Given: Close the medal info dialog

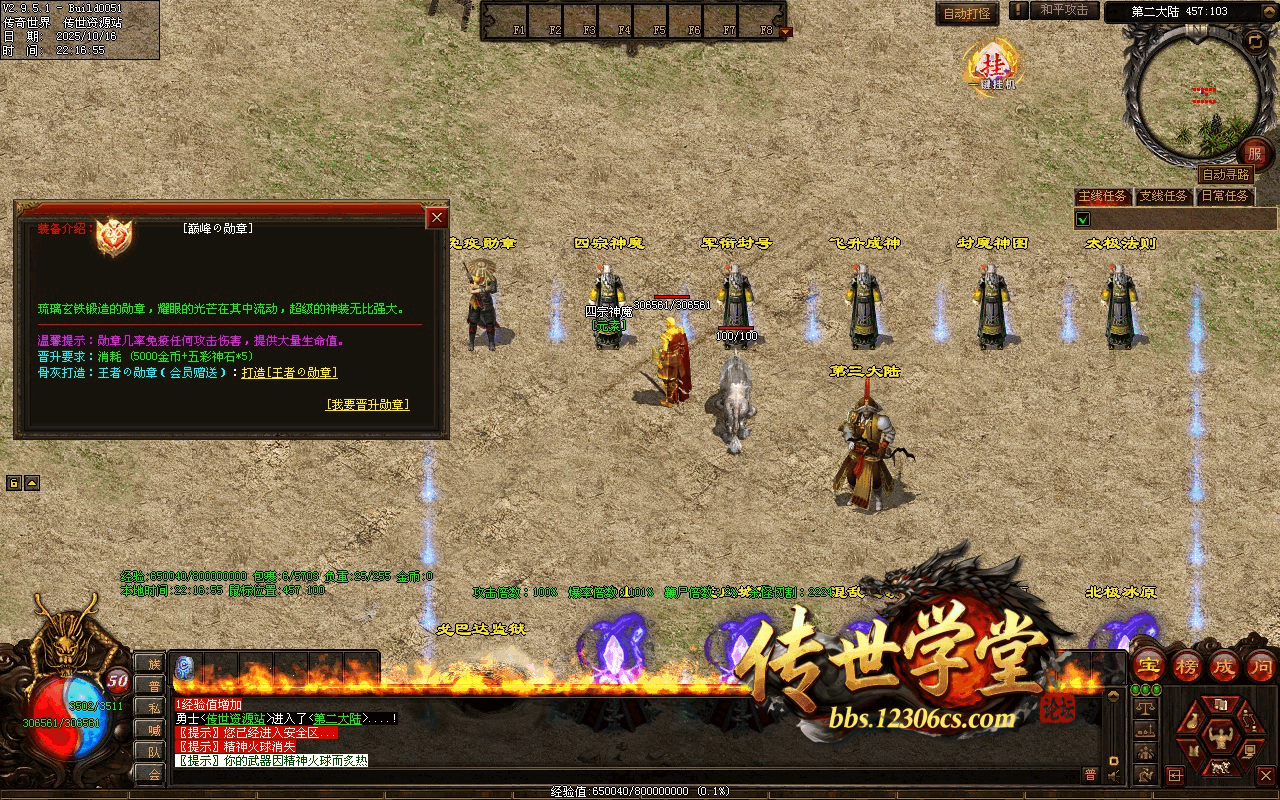Looking at the screenshot, I should [x=437, y=218].
